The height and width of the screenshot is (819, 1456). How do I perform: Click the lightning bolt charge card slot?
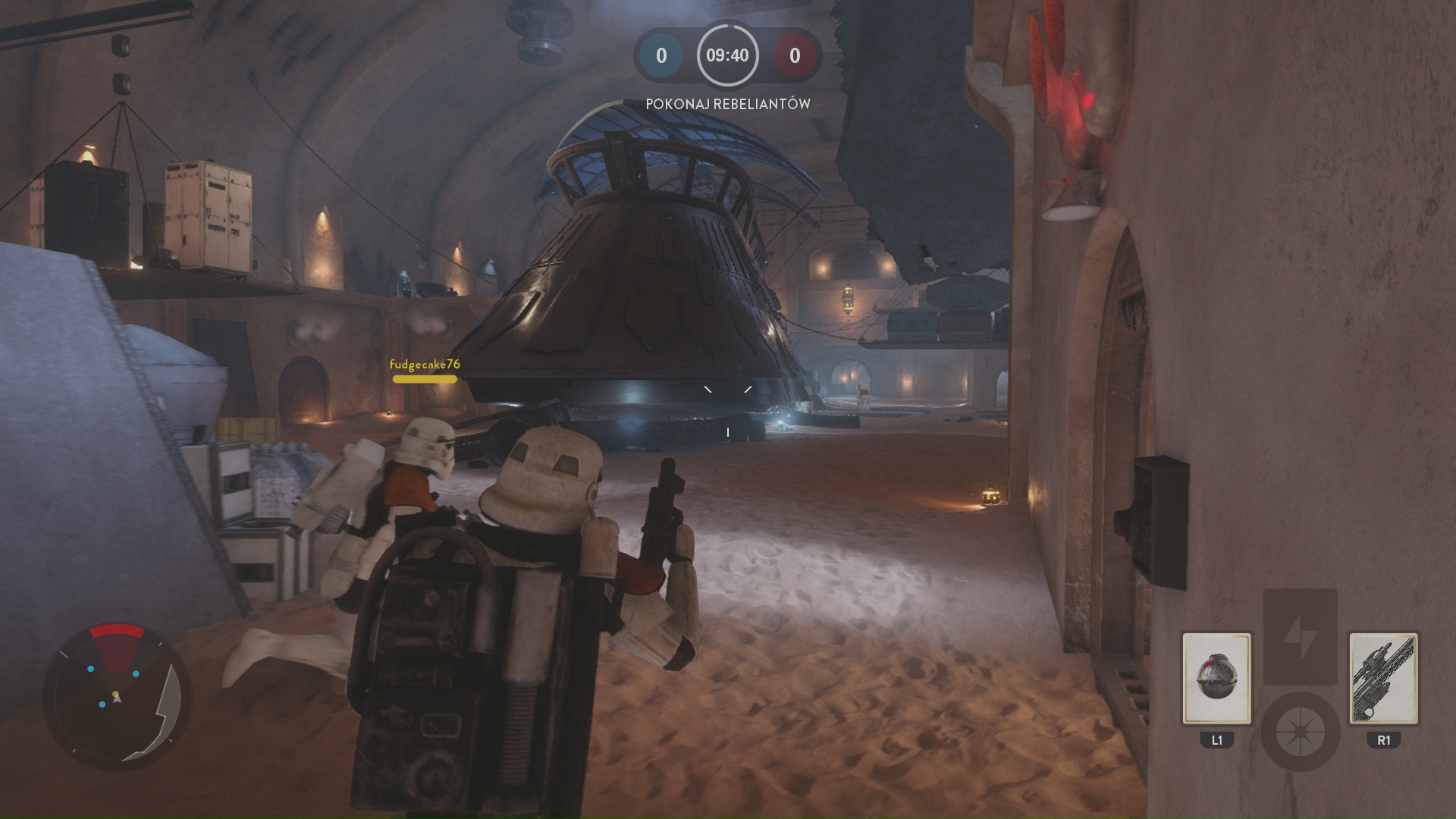[x=1300, y=635]
